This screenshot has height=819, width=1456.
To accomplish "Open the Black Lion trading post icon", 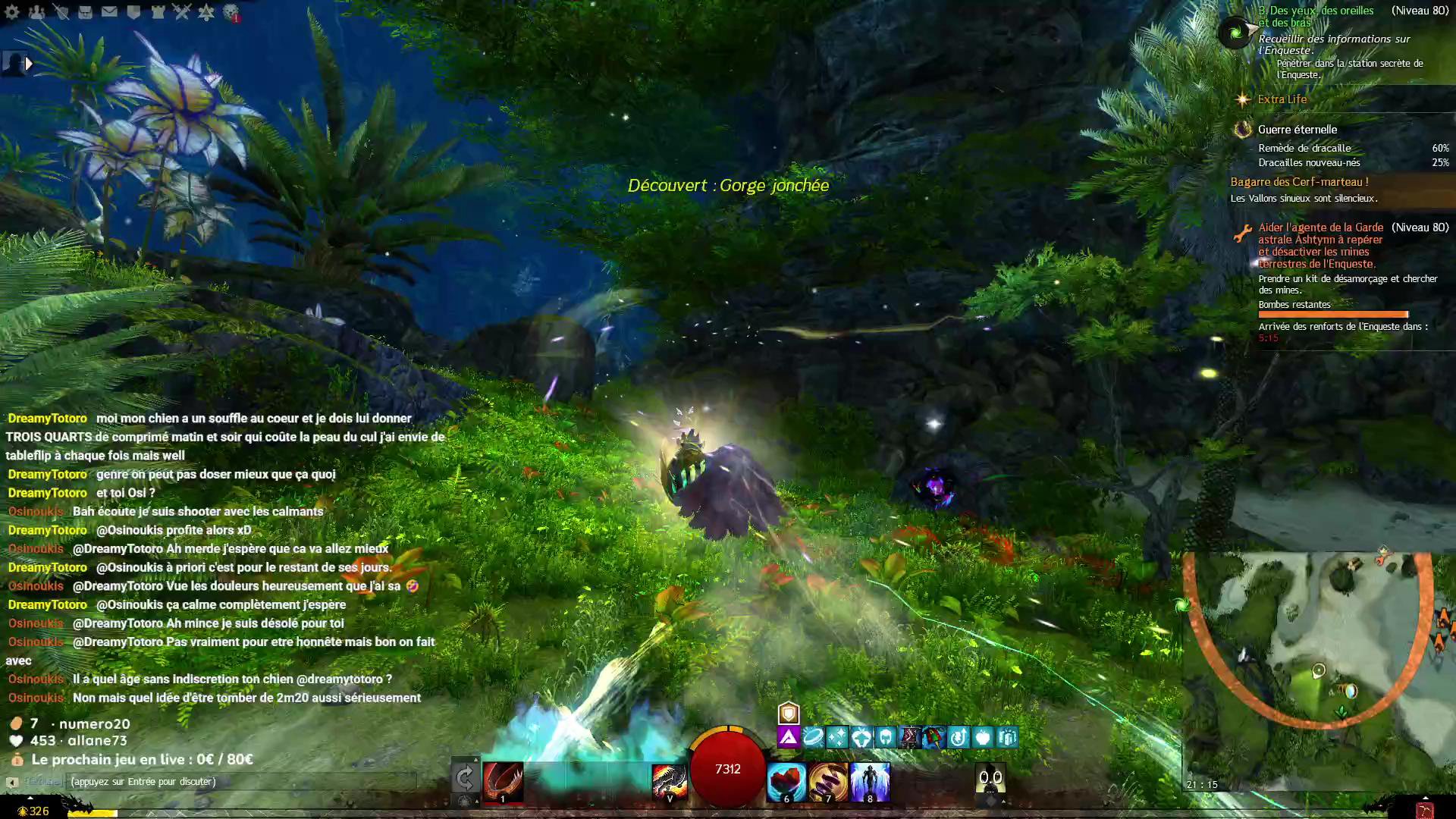I will tap(231, 11).
